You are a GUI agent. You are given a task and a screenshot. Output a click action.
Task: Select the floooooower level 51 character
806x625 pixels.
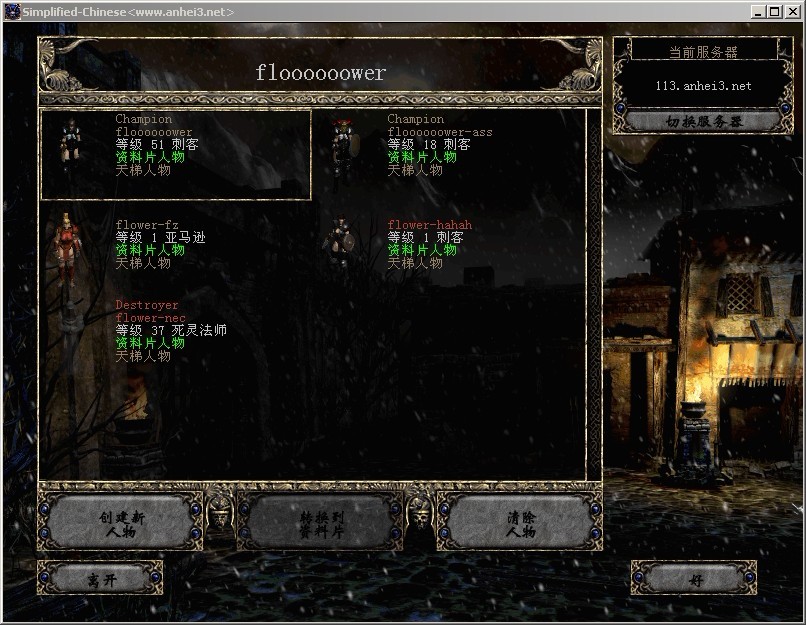176,154
